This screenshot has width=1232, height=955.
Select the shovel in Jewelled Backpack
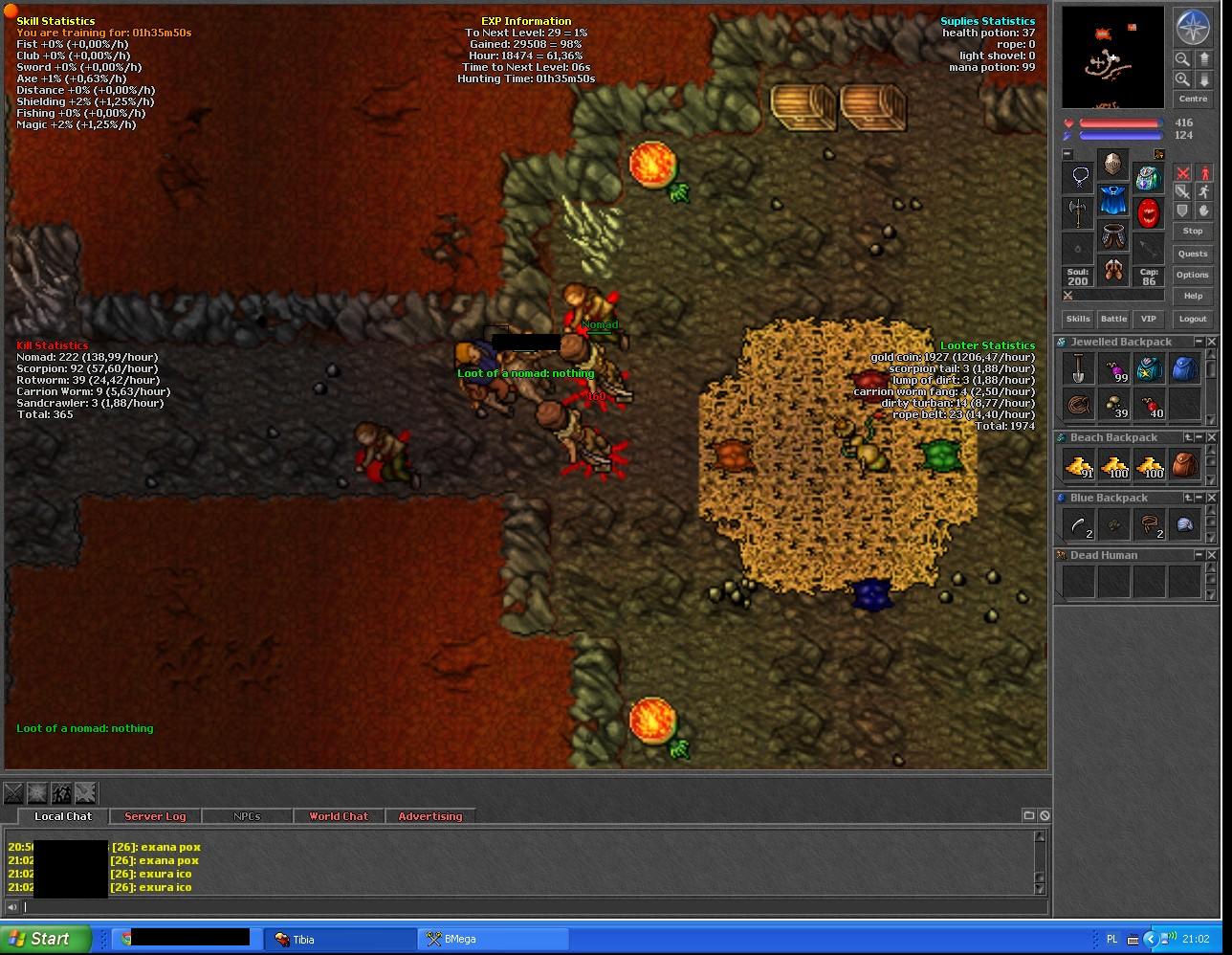[1078, 368]
